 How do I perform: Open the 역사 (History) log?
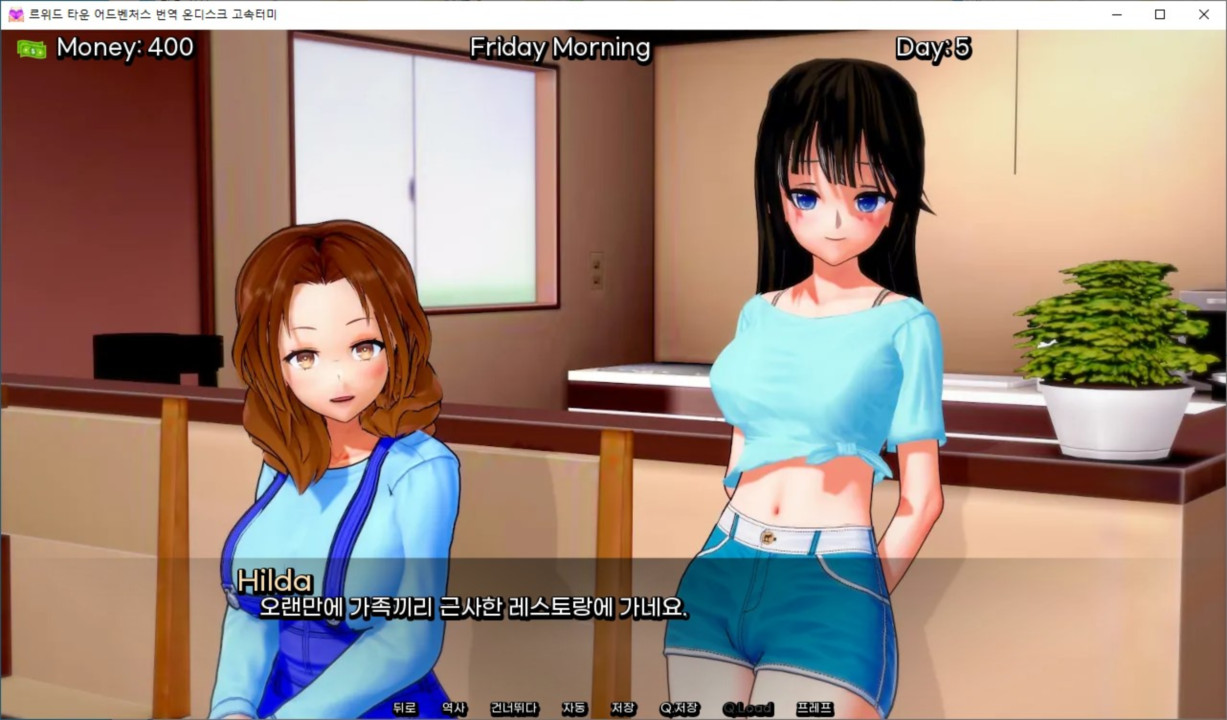click(x=454, y=708)
